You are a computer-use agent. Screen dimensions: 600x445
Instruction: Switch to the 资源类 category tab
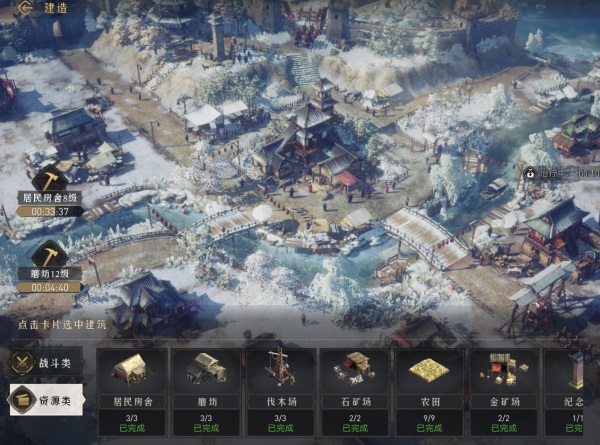click(x=45, y=402)
